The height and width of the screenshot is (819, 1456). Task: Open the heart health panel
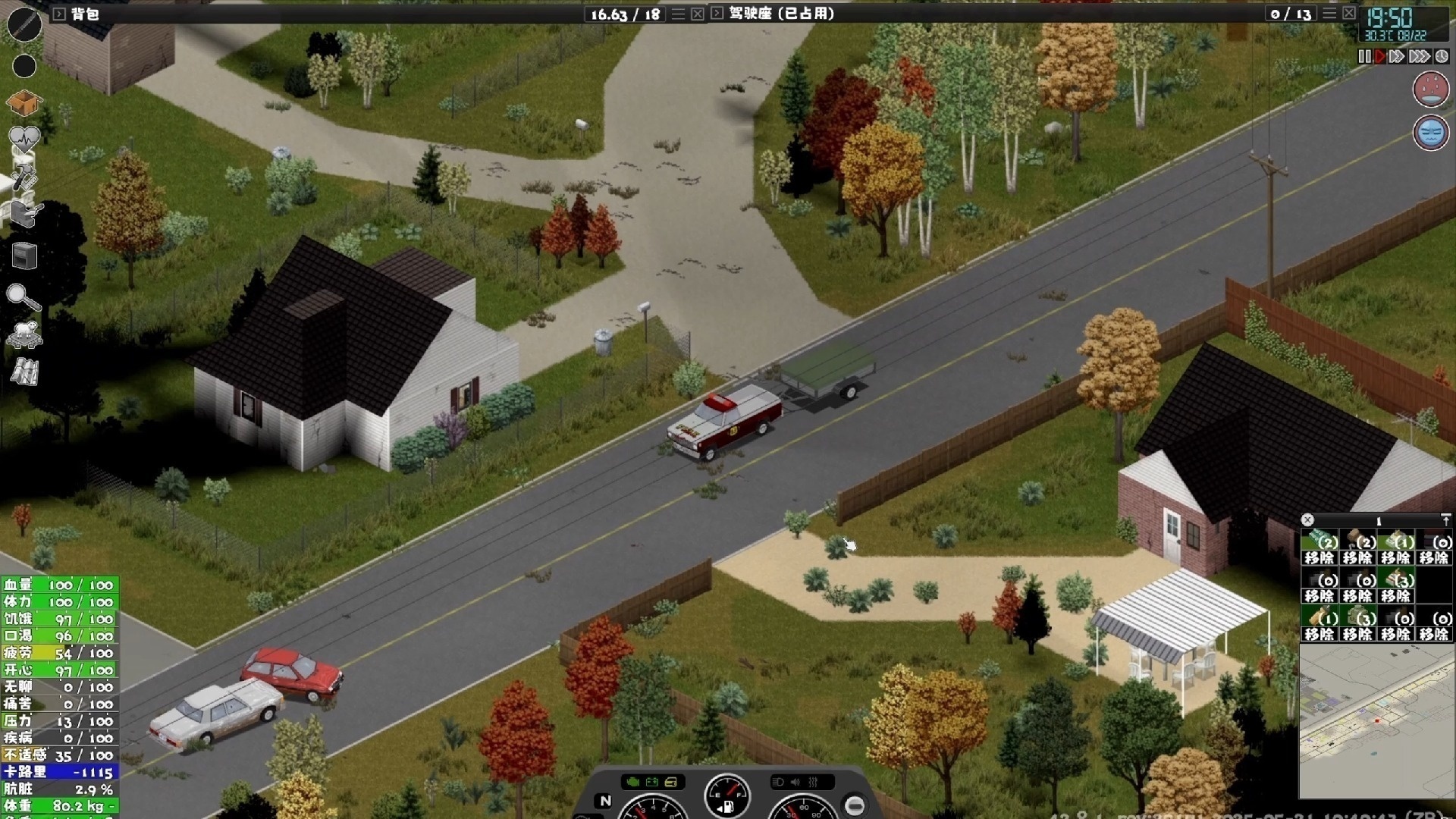(x=24, y=138)
